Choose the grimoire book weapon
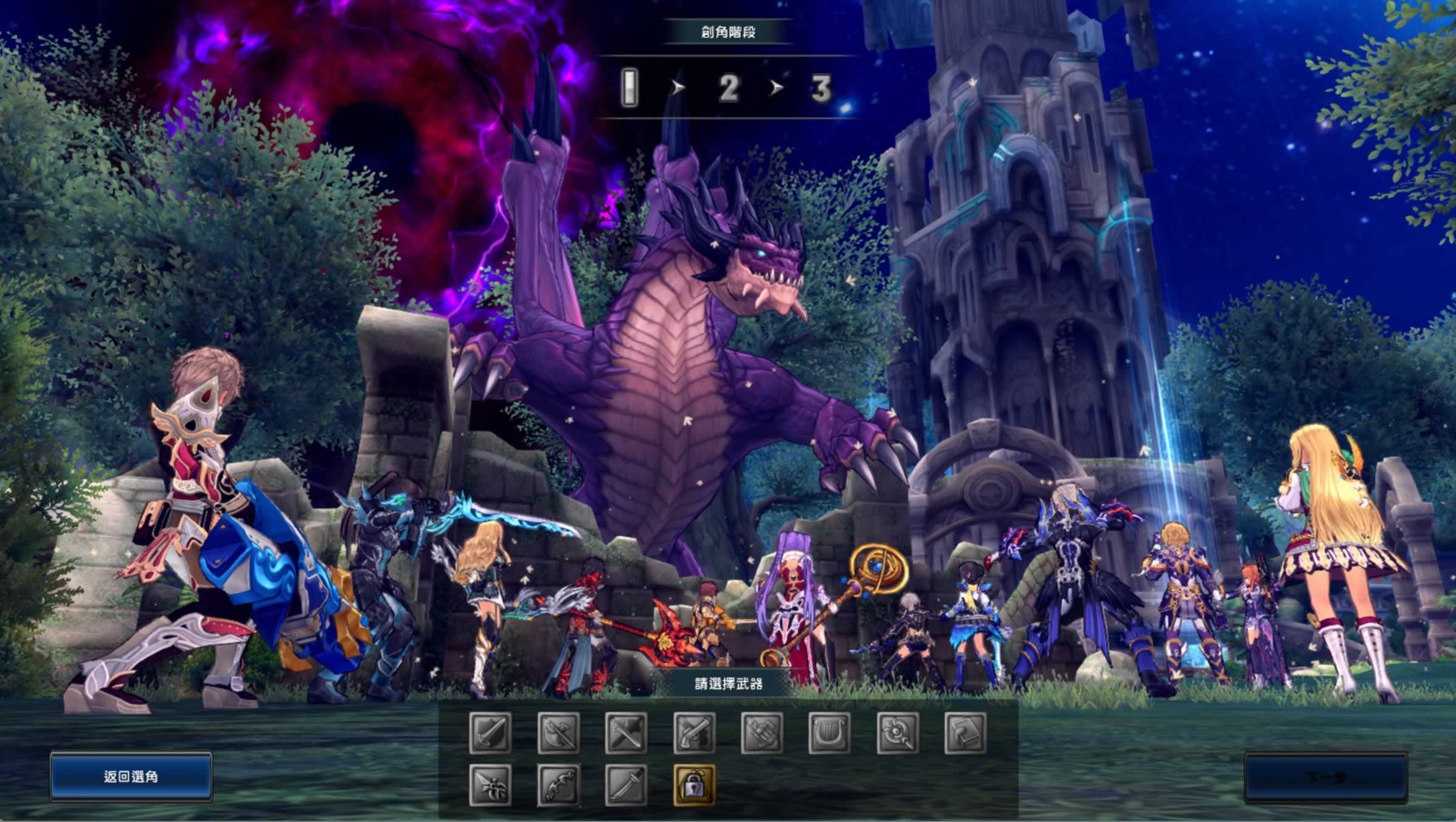 click(966, 733)
